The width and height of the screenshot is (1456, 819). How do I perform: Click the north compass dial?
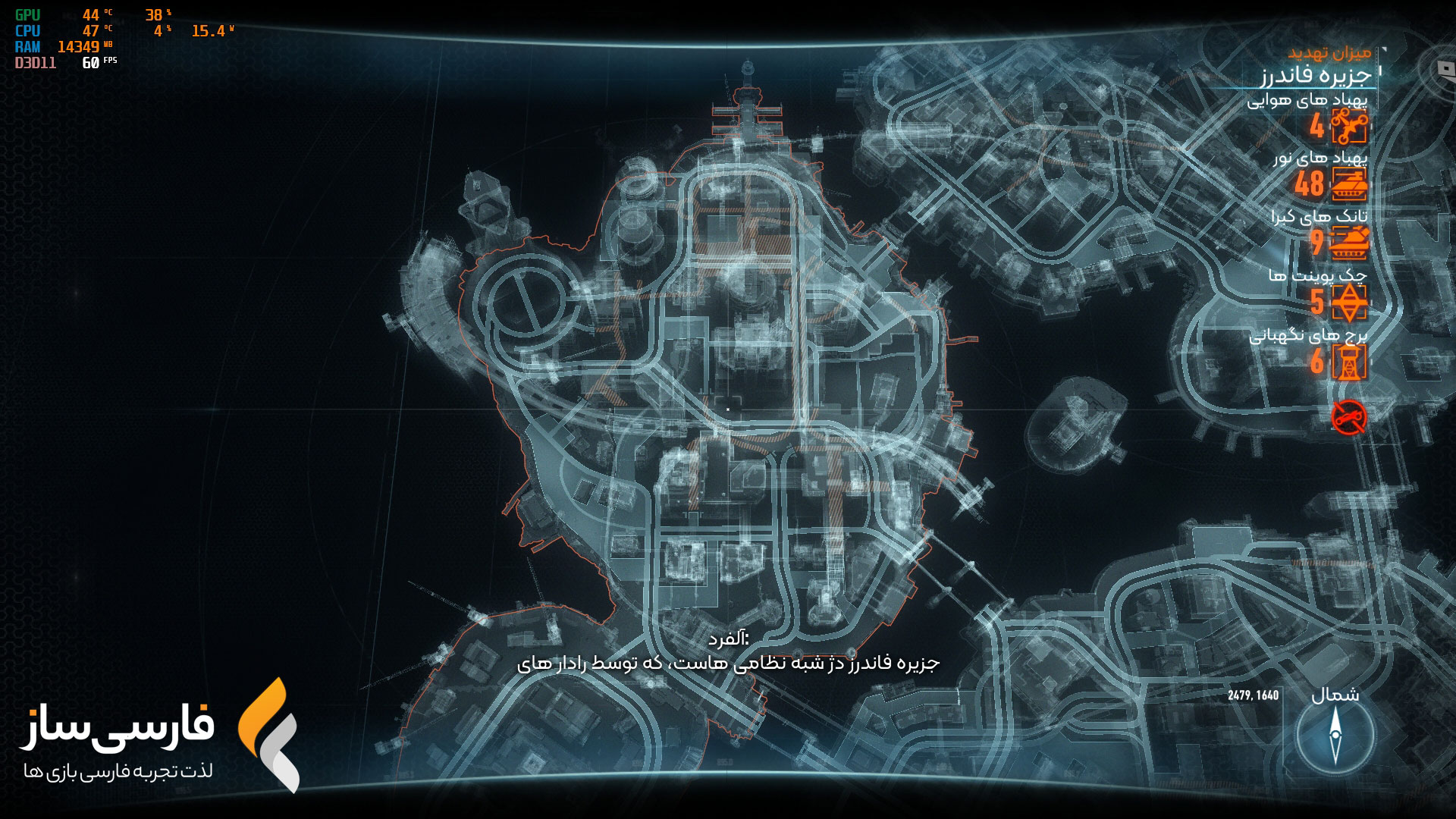point(1335,735)
